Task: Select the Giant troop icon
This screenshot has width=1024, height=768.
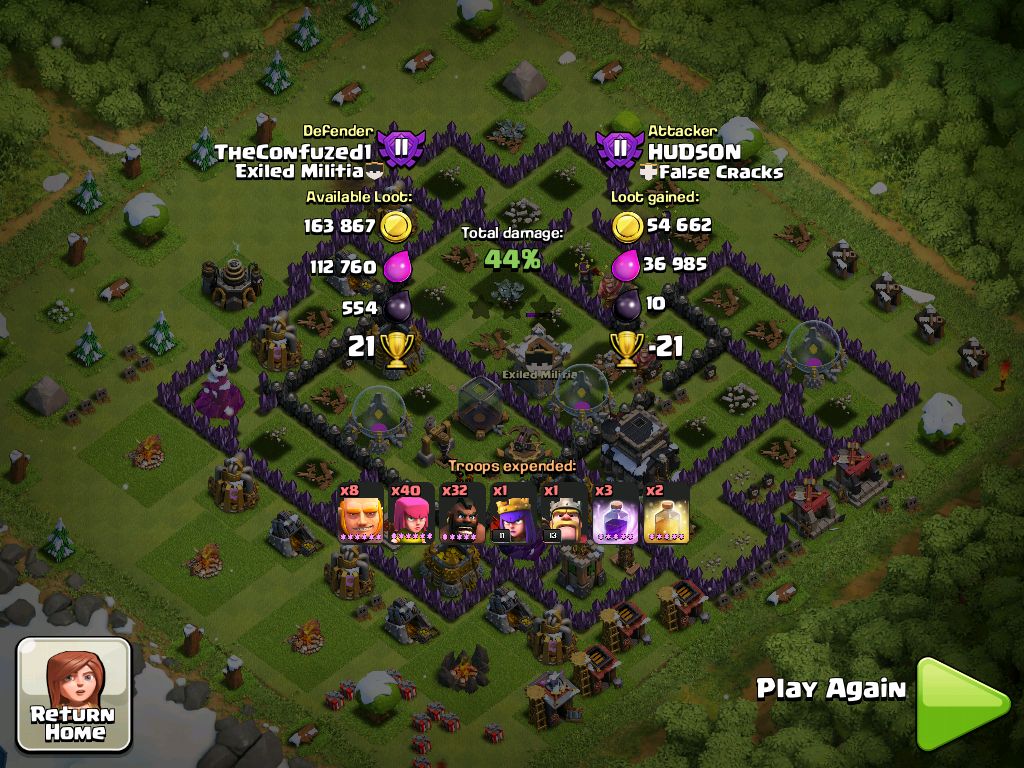Action: pyautogui.click(x=361, y=514)
